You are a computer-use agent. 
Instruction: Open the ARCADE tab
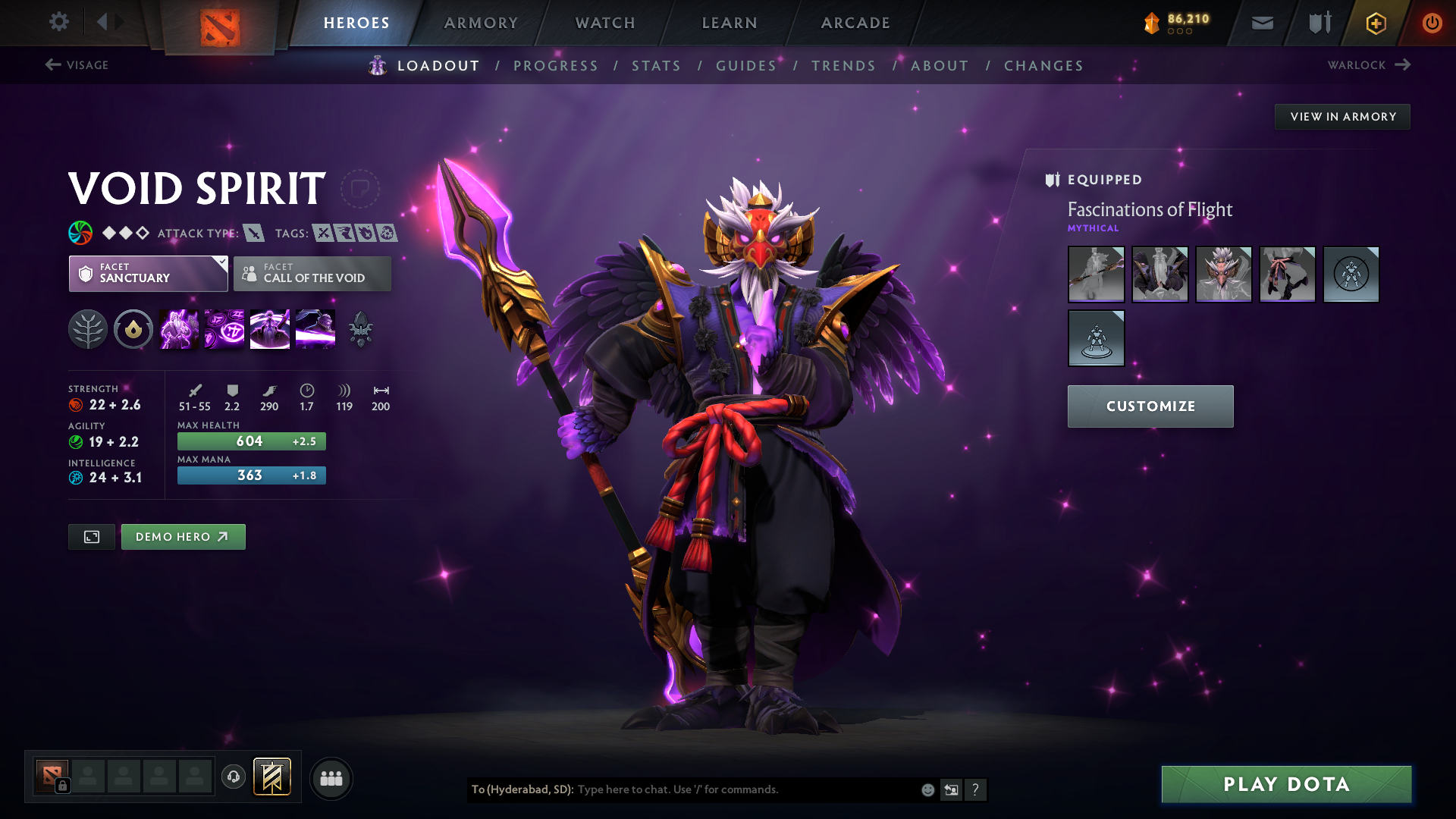pyautogui.click(x=855, y=23)
